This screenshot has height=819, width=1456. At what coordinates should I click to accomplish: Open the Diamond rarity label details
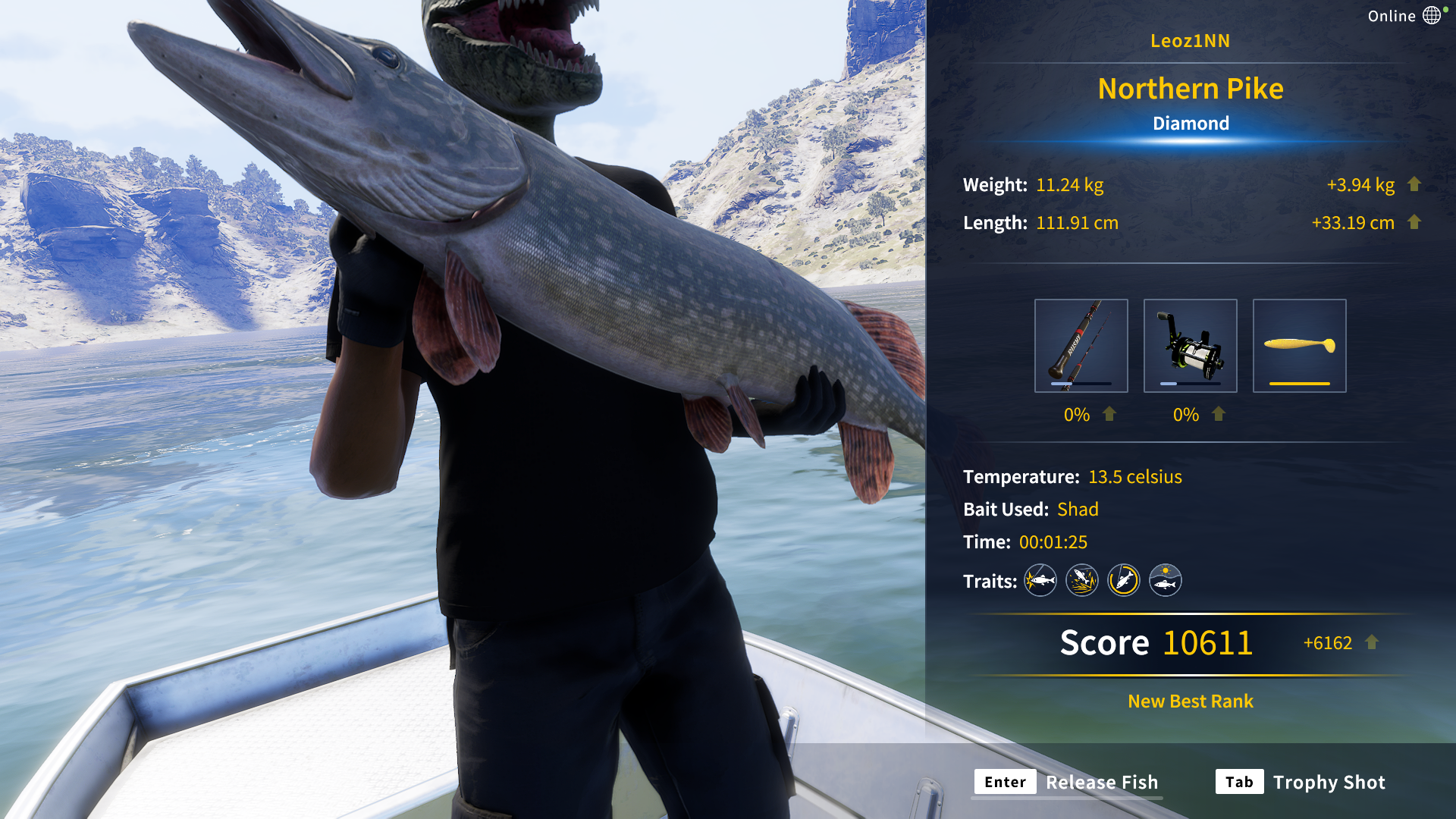pyautogui.click(x=1191, y=123)
